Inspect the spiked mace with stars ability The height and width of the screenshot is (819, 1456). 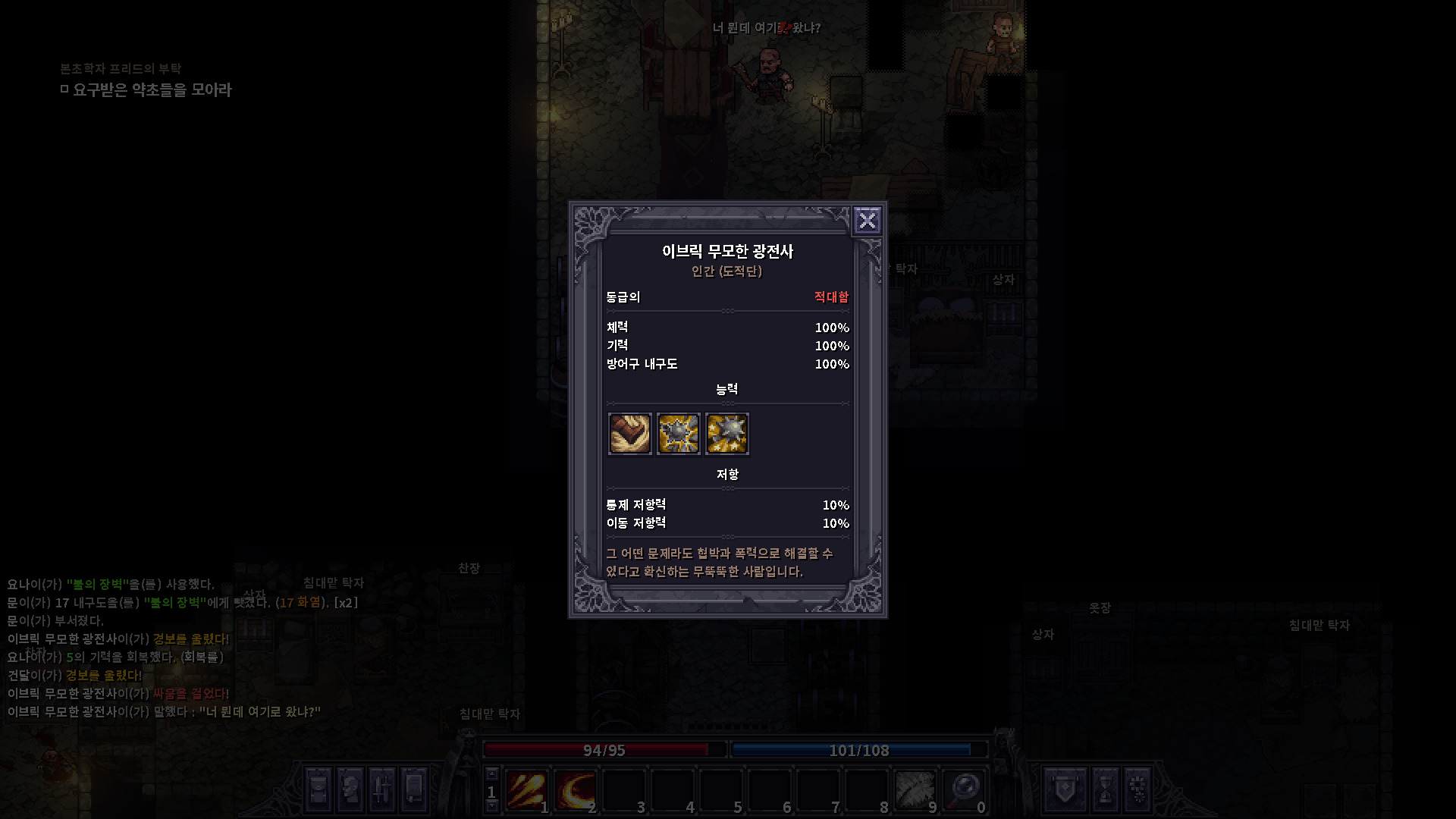tap(726, 434)
